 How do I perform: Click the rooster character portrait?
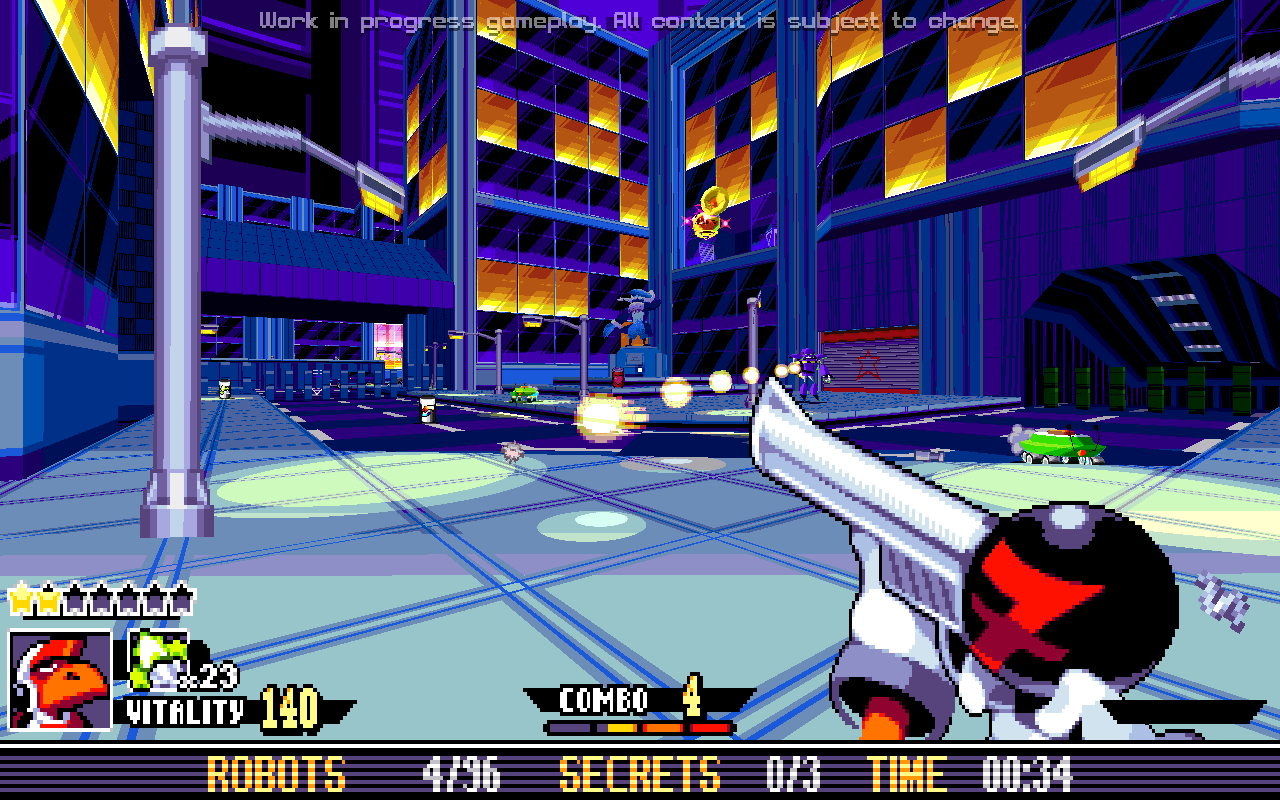click(60, 680)
